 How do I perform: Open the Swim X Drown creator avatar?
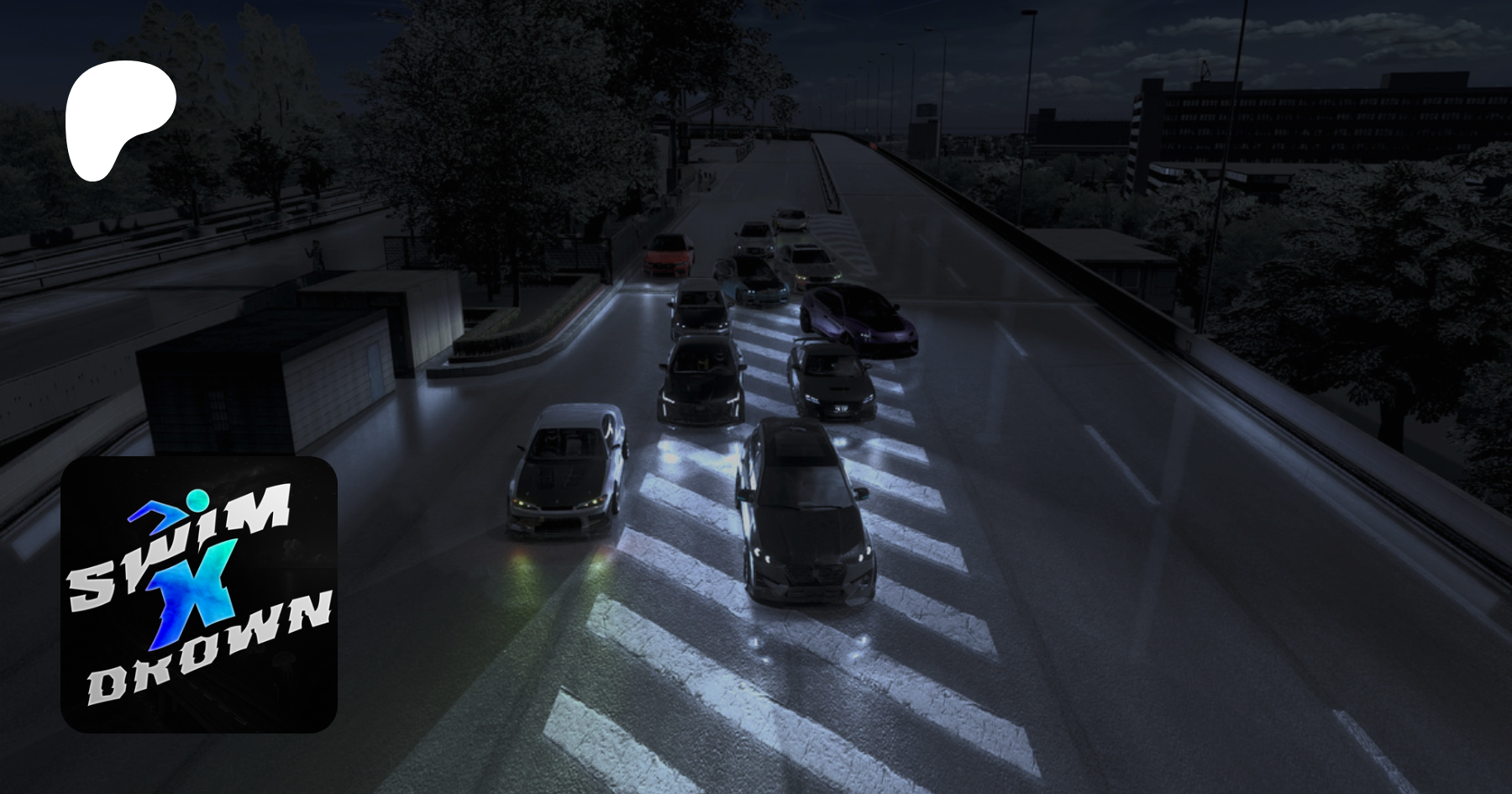click(x=199, y=594)
